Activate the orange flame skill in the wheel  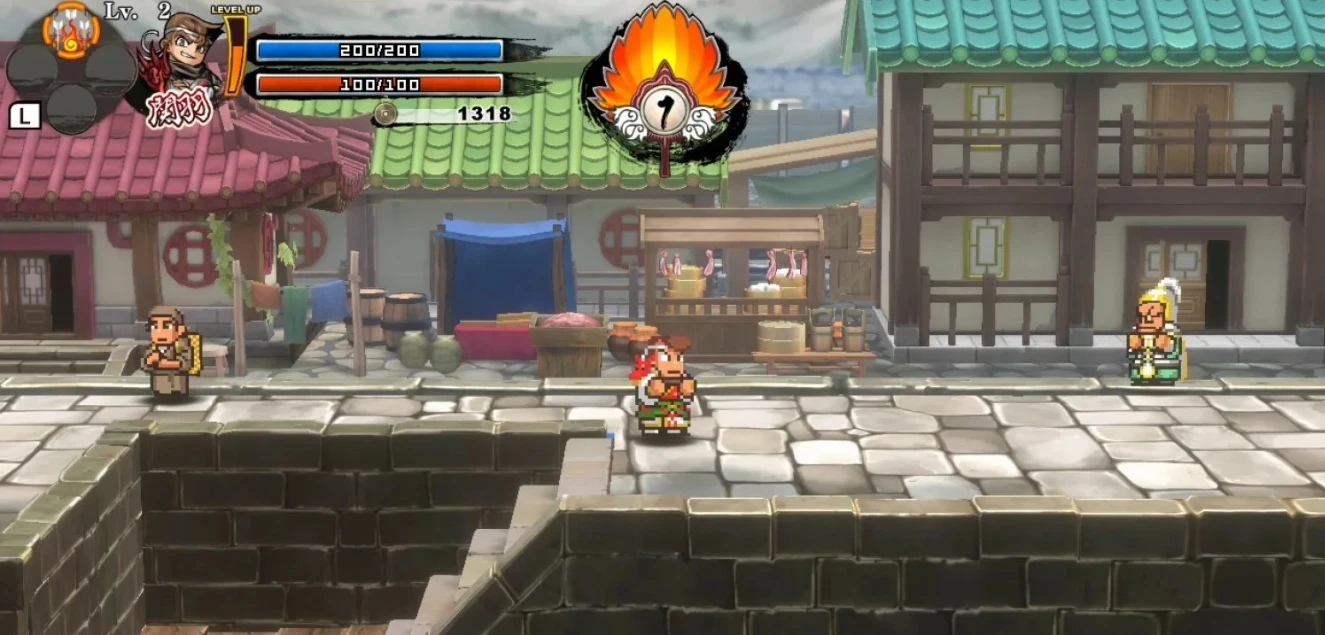pos(71,30)
